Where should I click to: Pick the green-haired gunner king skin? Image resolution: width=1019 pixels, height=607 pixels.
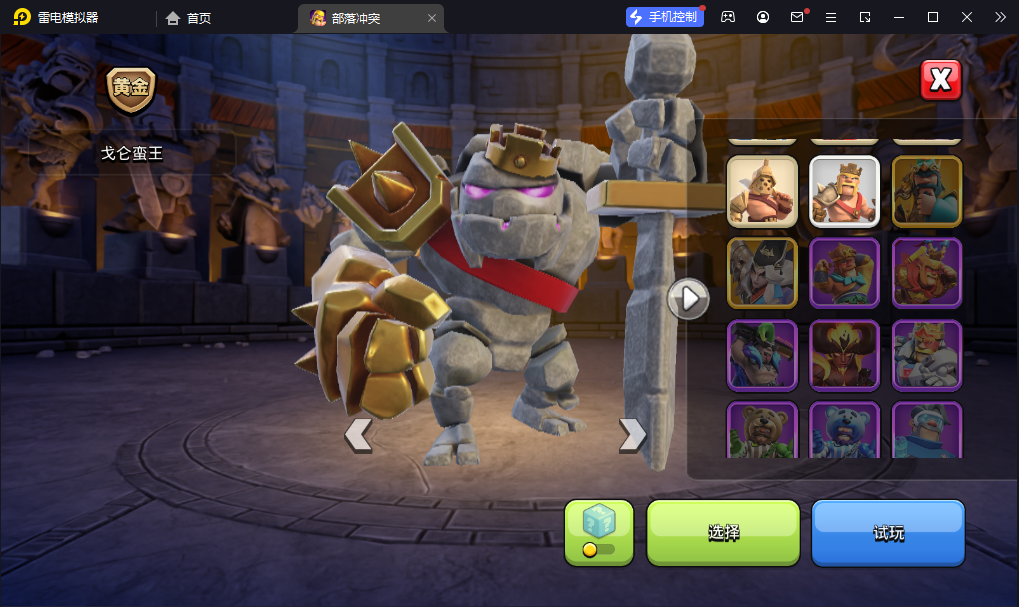(x=762, y=354)
